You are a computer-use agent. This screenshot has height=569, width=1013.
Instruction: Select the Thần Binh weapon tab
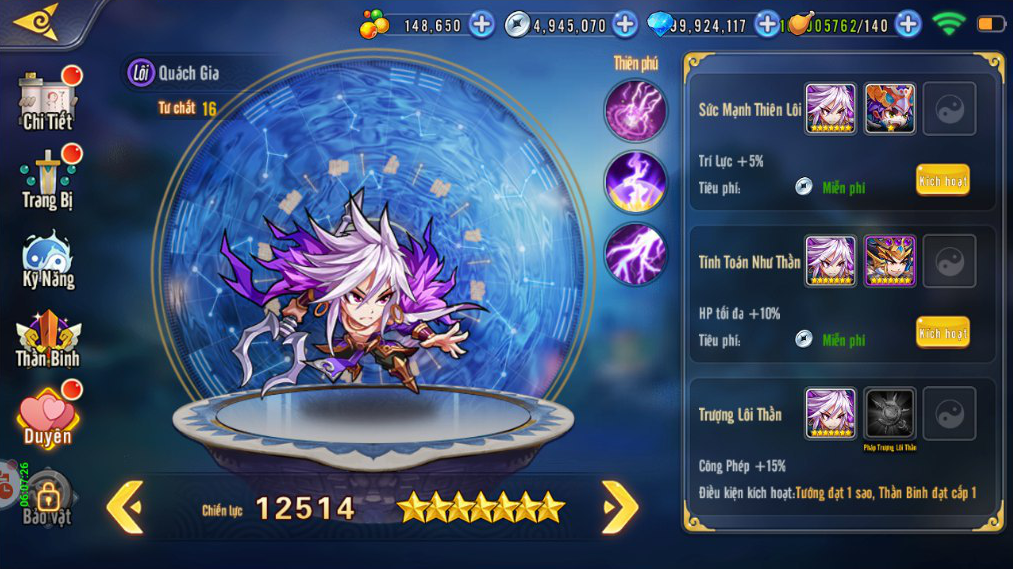click(48, 338)
